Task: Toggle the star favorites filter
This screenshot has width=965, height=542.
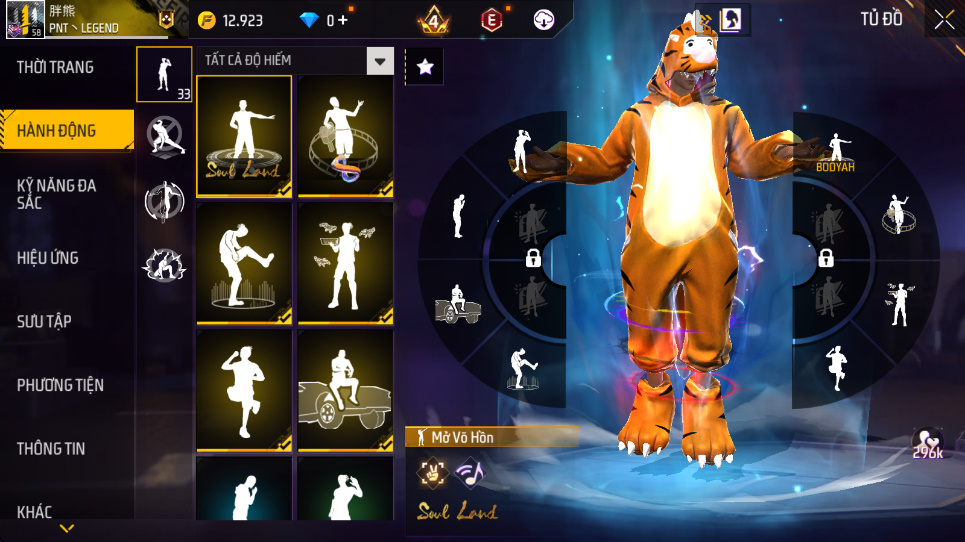Action: pos(425,67)
